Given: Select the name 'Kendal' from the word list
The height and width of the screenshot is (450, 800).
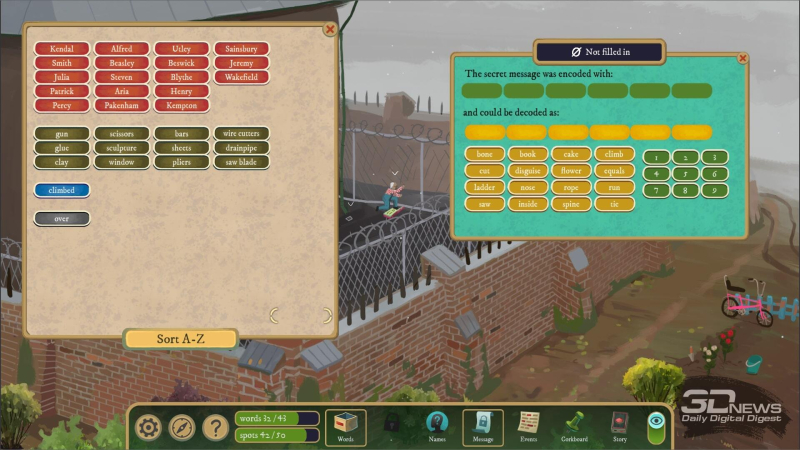Looking at the screenshot, I should click(x=62, y=48).
